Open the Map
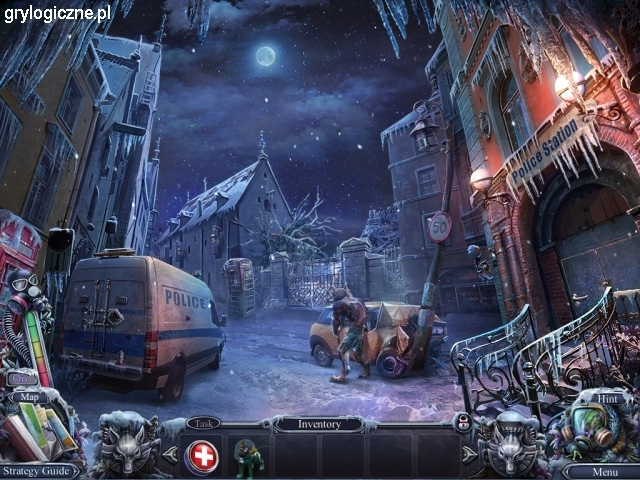The image size is (640, 480). pos(29,397)
